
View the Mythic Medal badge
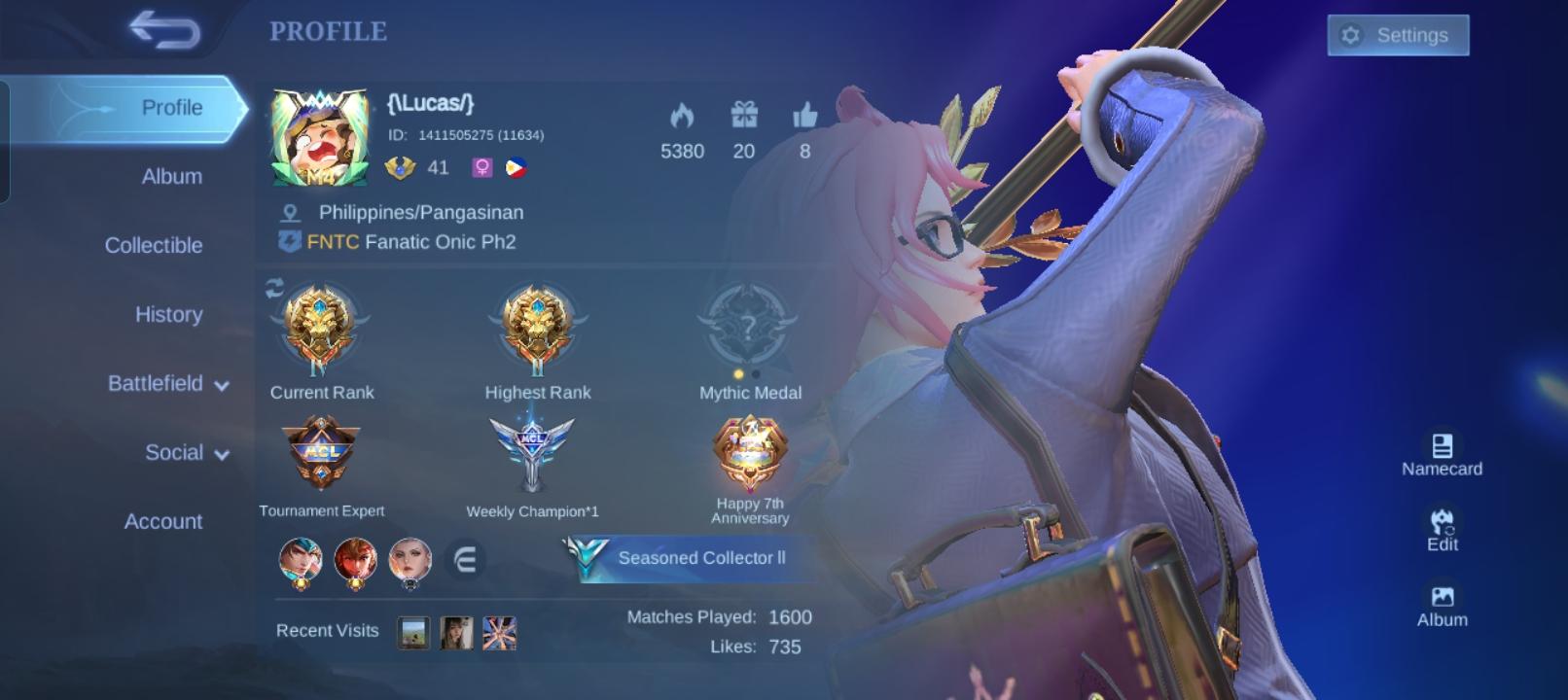coord(747,328)
